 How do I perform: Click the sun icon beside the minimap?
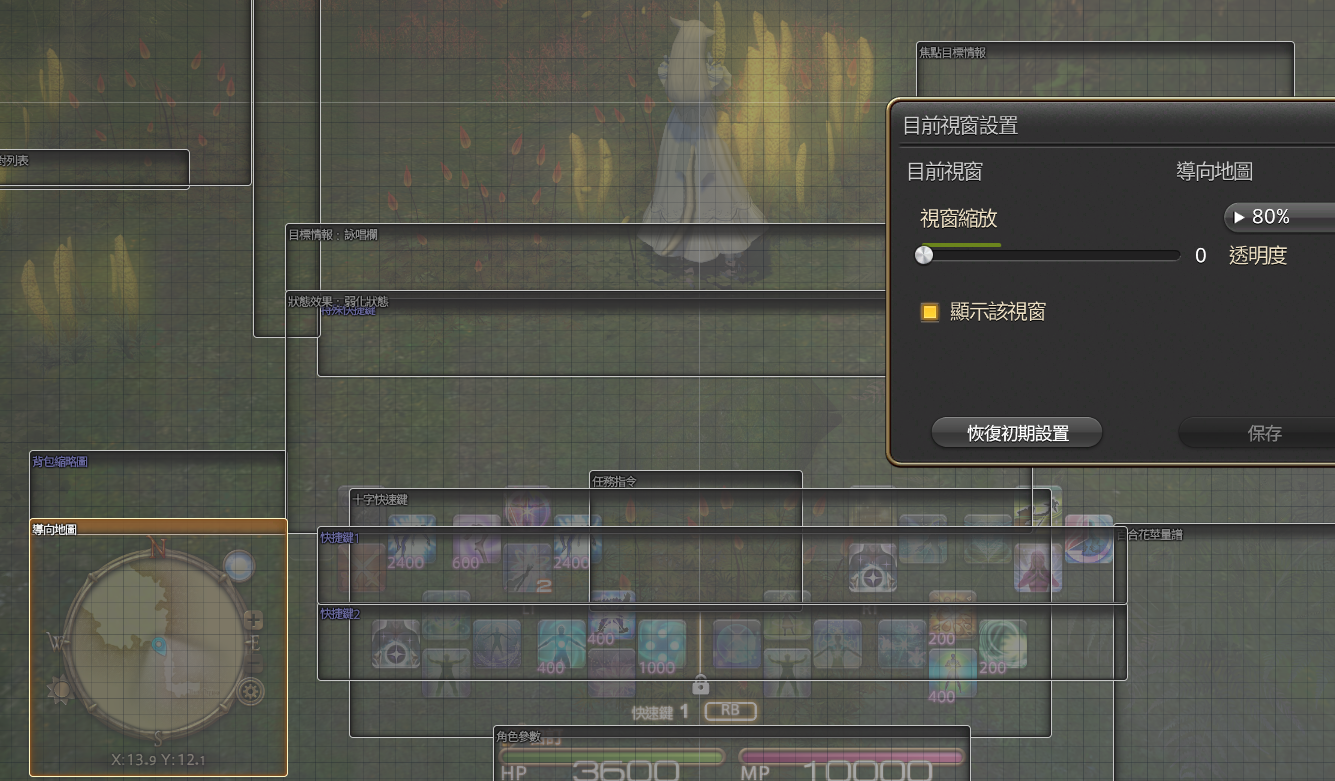coord(62,689)
